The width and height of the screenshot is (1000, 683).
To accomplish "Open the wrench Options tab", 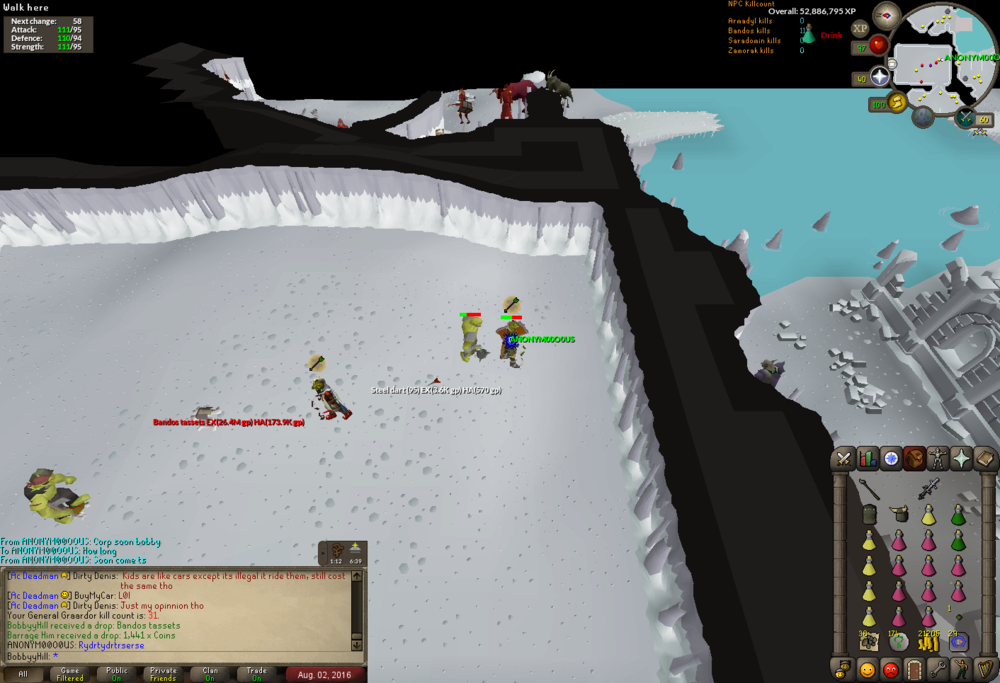I will point(938,669).
